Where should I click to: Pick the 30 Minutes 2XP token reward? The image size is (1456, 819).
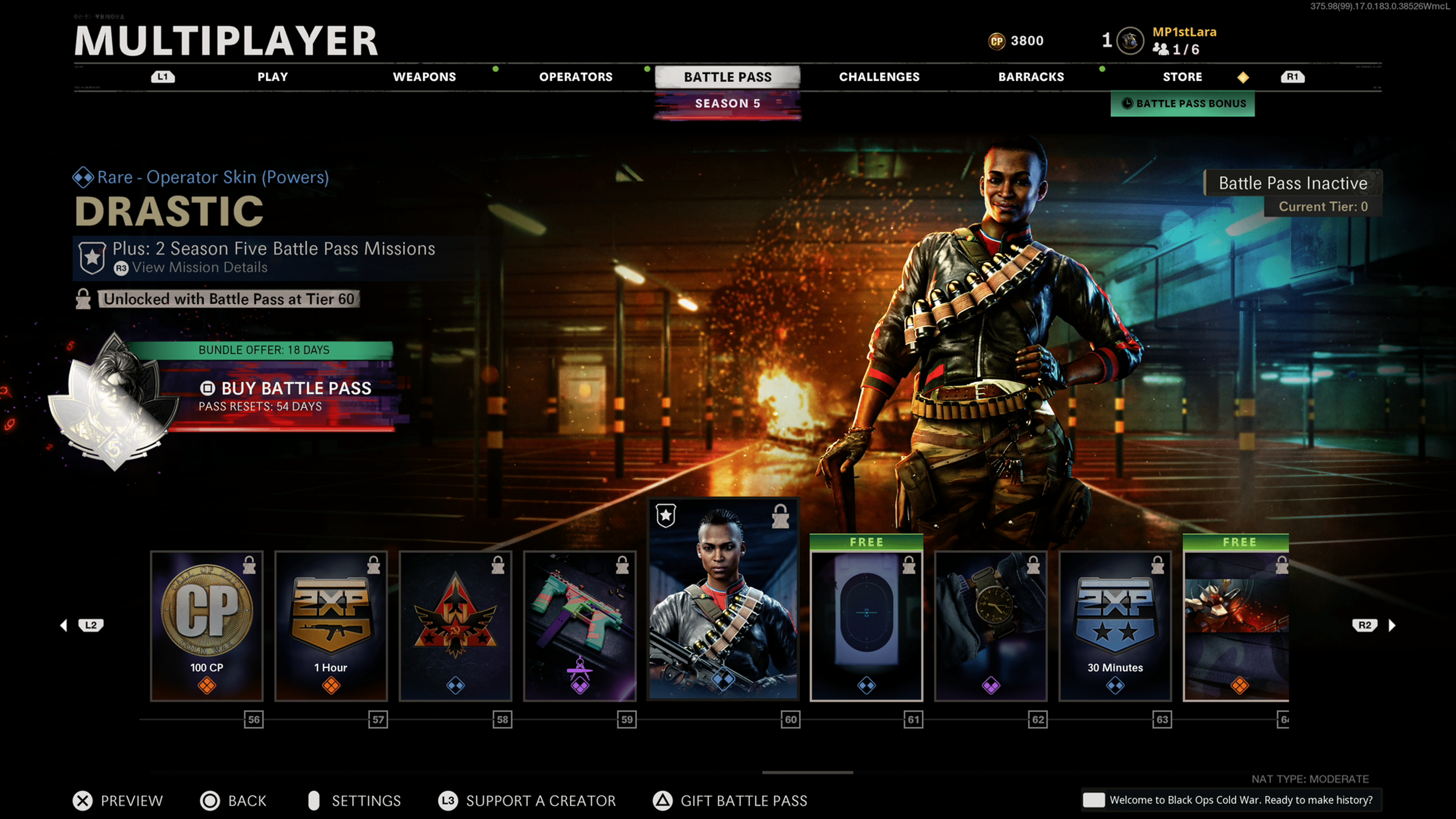[x=1115, y=626]
